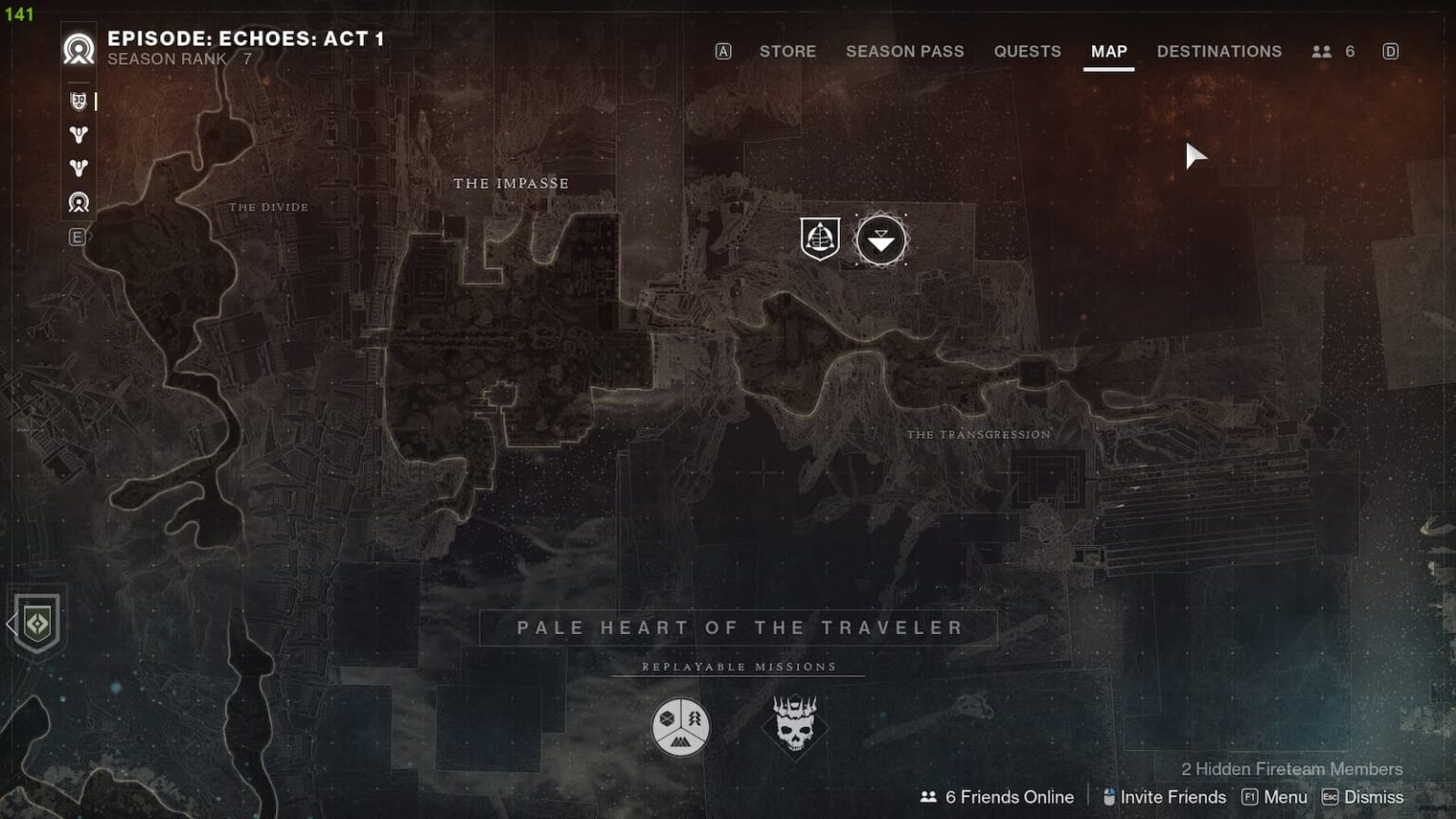The image size is (1456, 819).
Task: Click the back chevron at the far-left edge
Action: point(9,625)
